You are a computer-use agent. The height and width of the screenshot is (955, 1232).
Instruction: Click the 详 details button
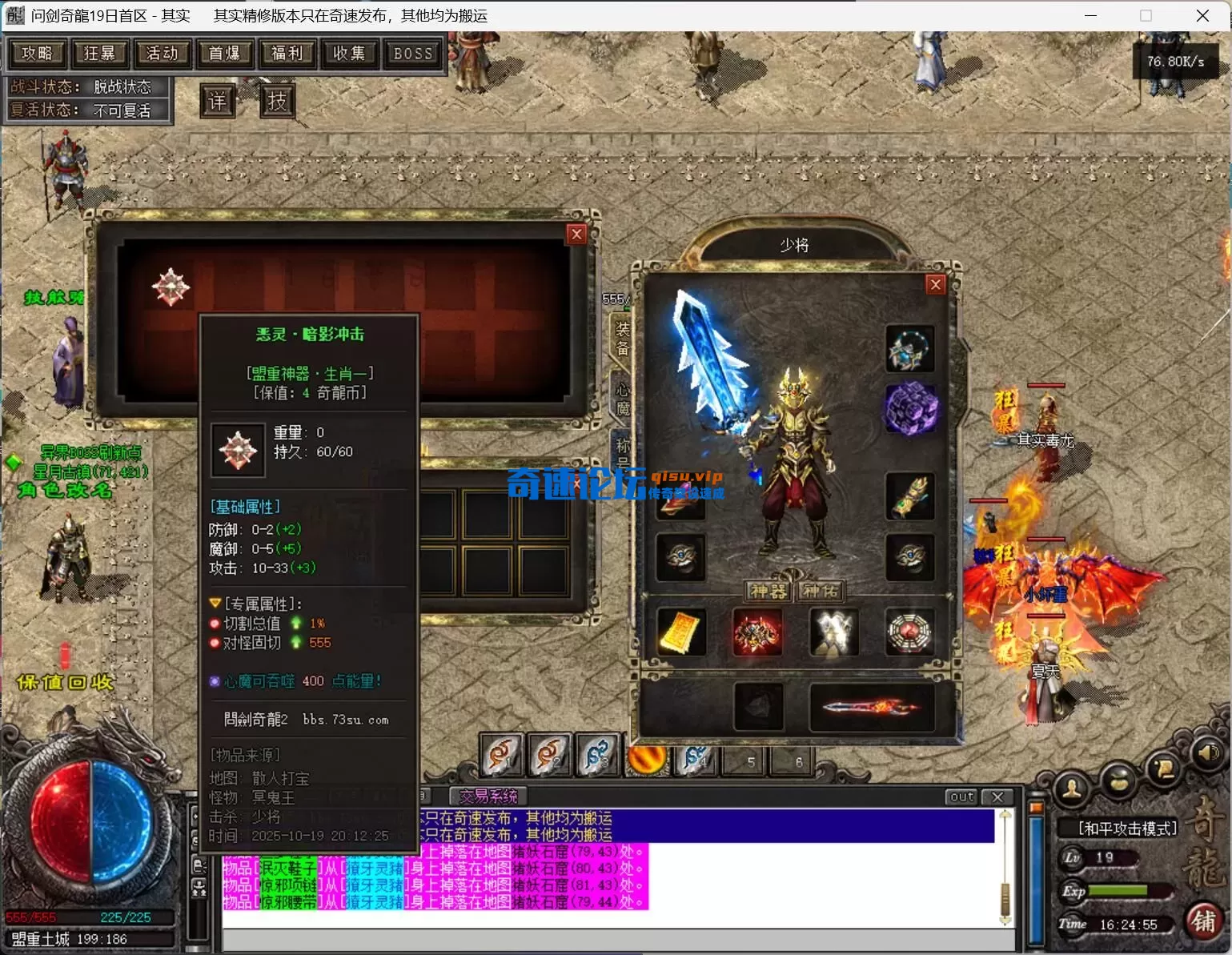(x=218, y=102)
